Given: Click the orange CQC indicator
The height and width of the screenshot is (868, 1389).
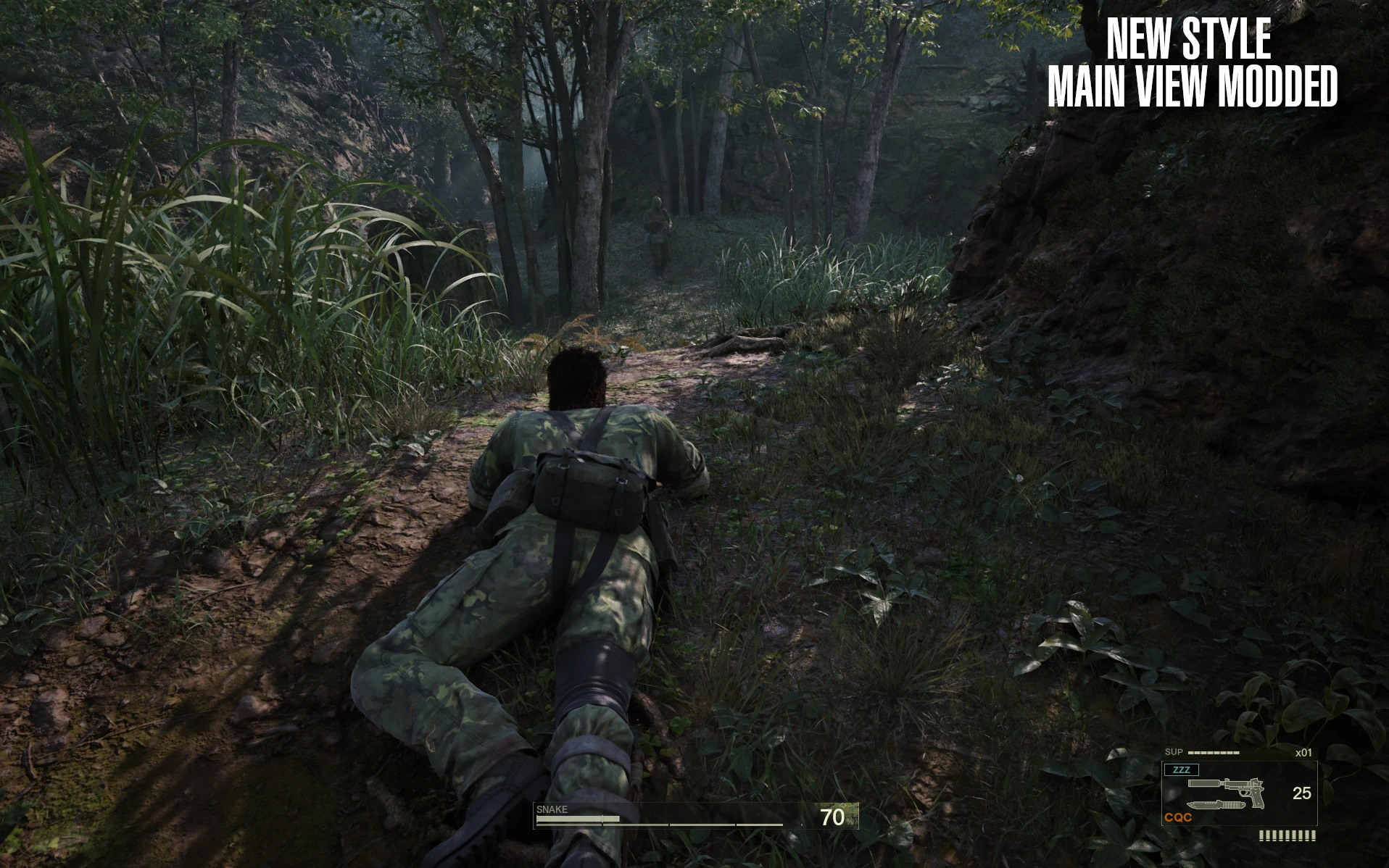Looking at the screenshot, I should pyautogui.click(x=1178, y=817).
